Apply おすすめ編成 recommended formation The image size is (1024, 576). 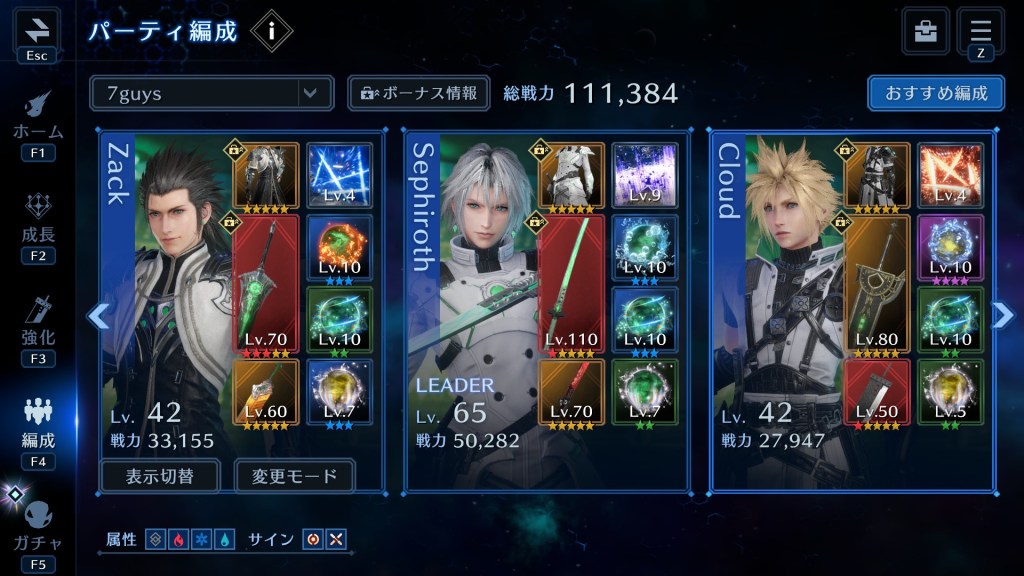(936, 93)
